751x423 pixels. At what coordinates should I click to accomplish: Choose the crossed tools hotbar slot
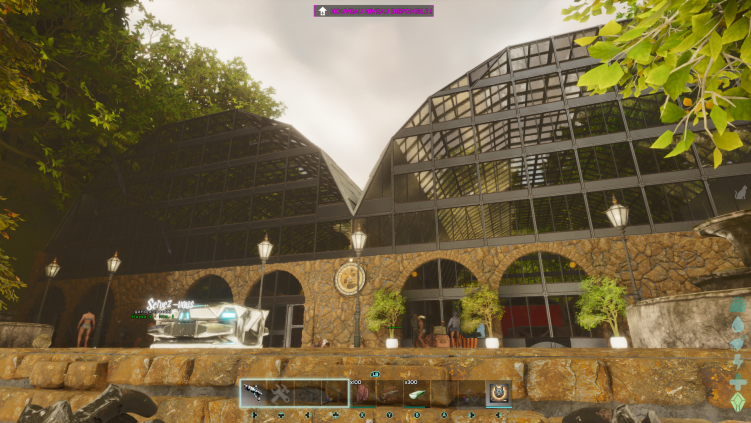[281, 394]
